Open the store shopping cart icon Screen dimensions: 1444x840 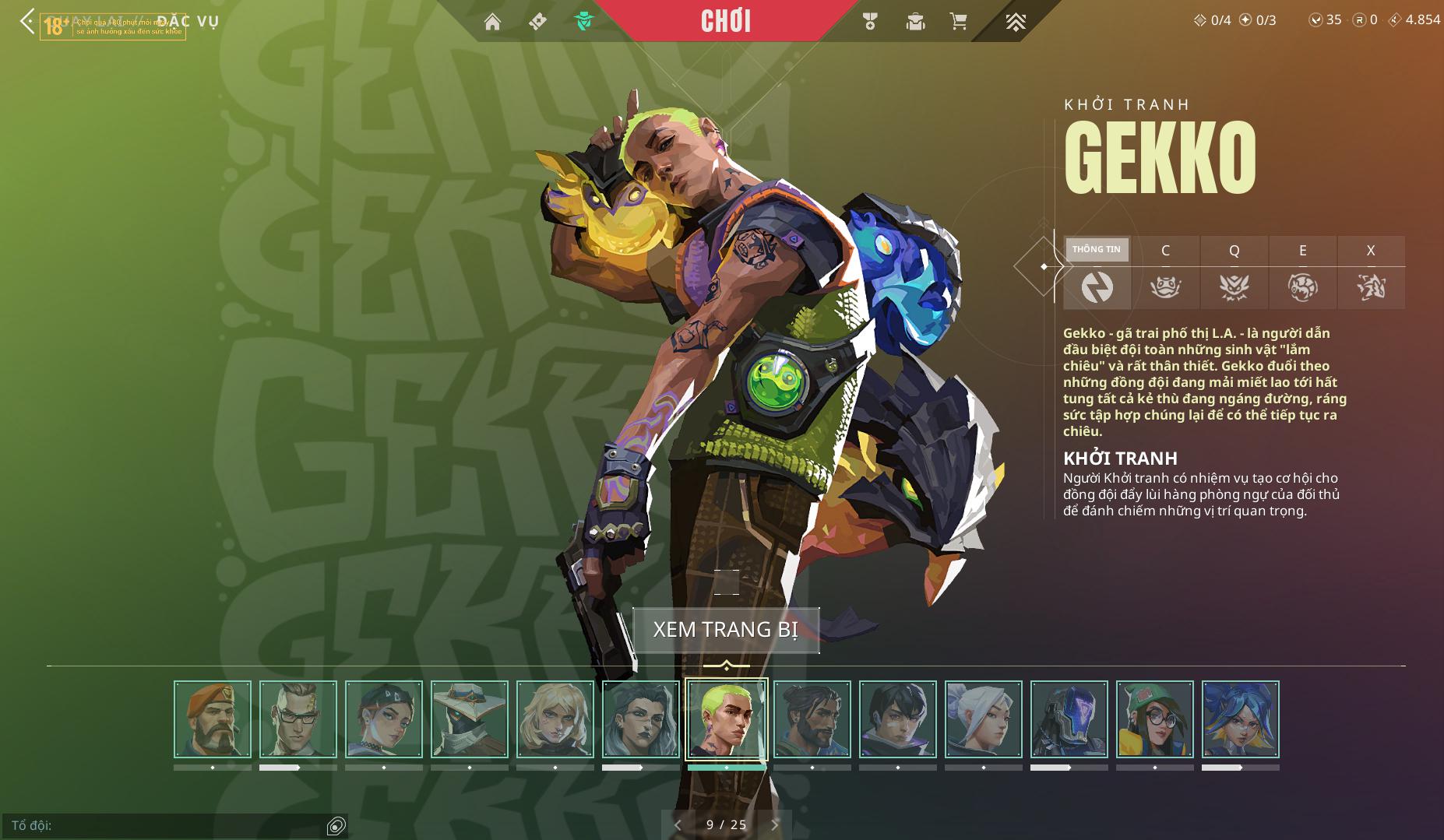(x=959, y=22)
